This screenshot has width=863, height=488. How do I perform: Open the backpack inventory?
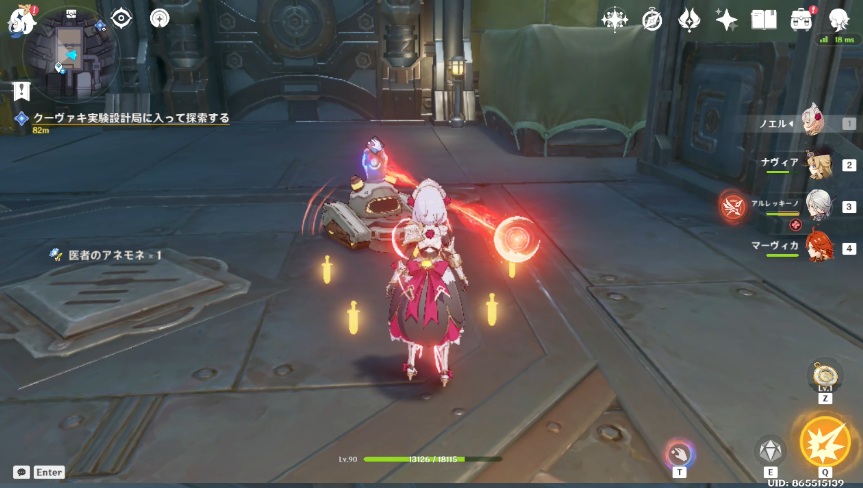coord(801,19)
